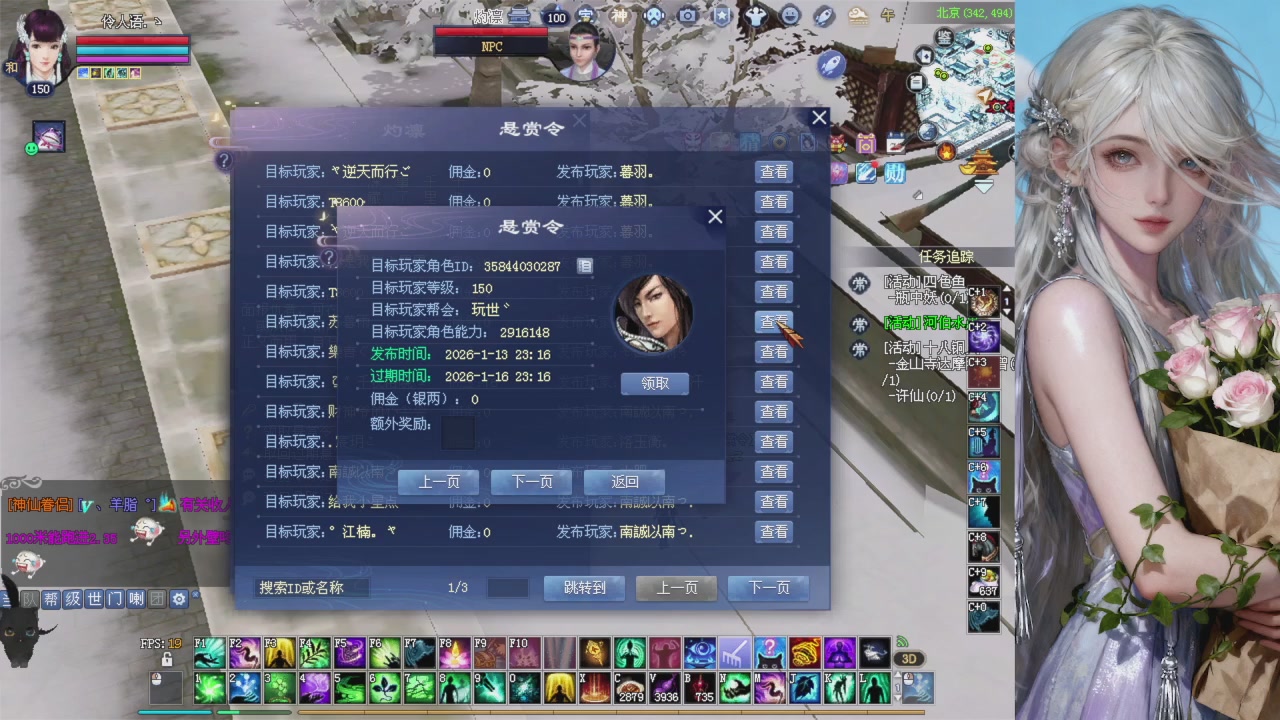Image resolution: width=1280 pixels, height=720 pixels.
Task: Open chat settings via the gear icon
Action: (178, 598)
